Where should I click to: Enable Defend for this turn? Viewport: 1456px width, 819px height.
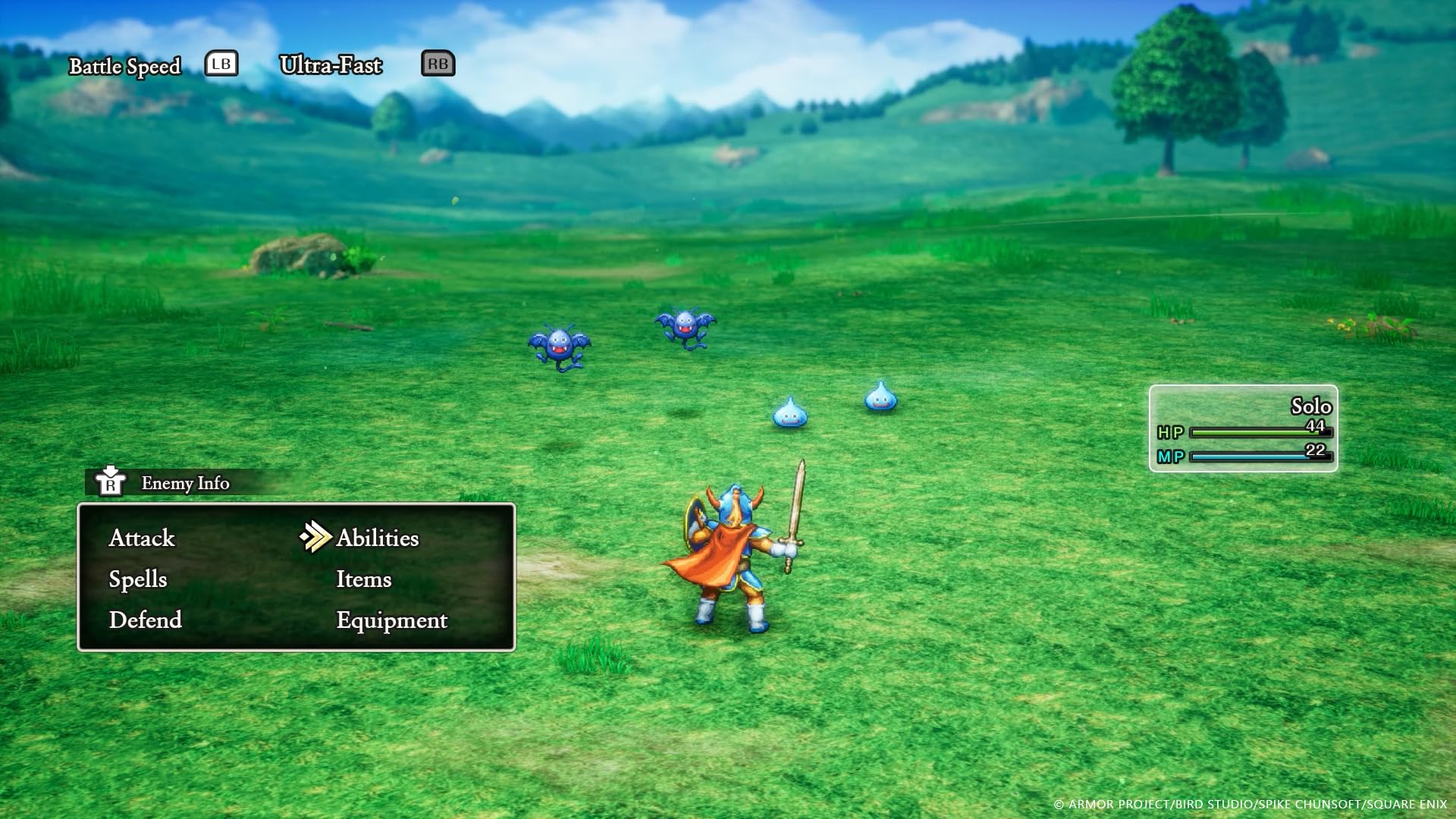(146, 620)
